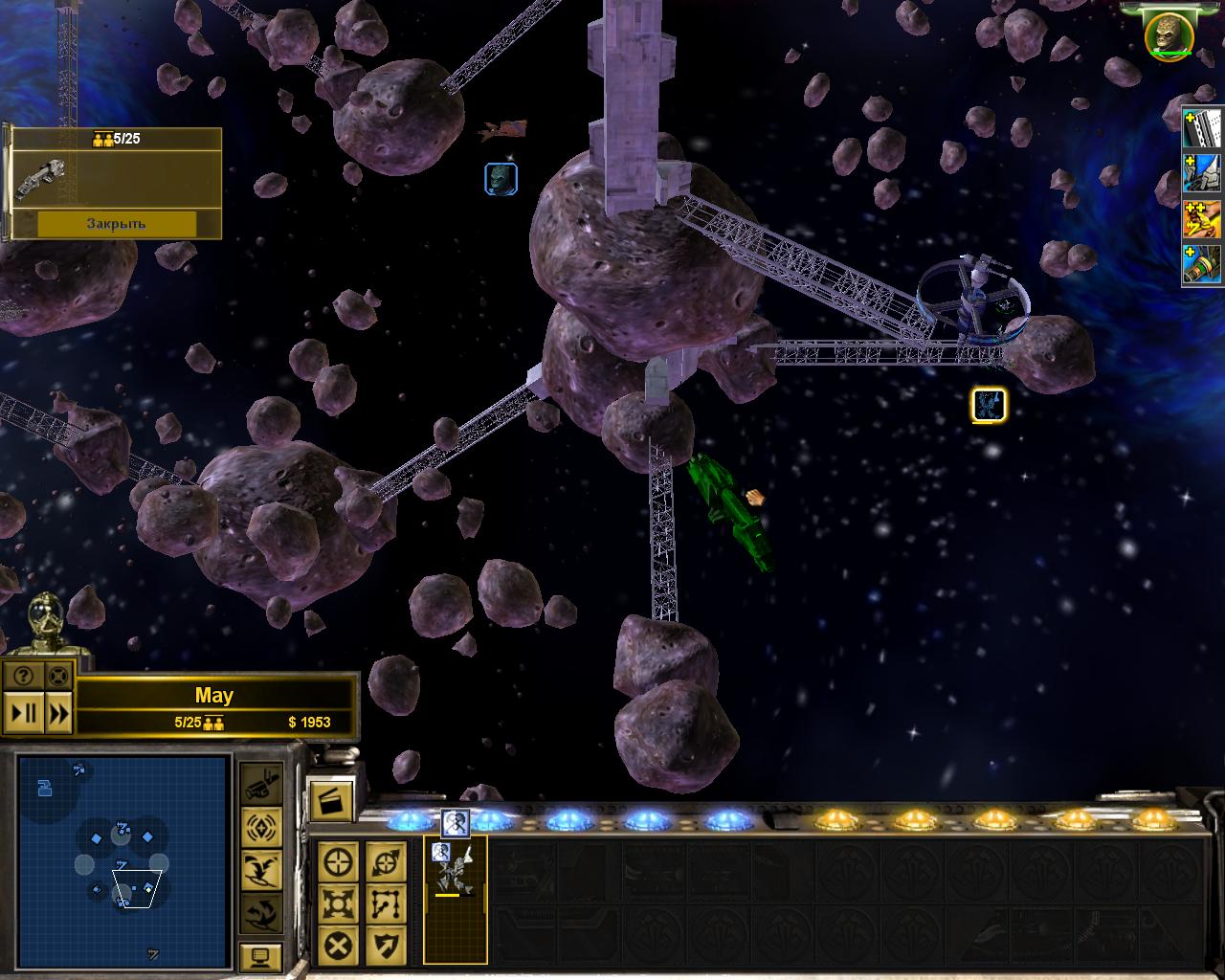Activate the radar ping beacon button

[260, 827]
